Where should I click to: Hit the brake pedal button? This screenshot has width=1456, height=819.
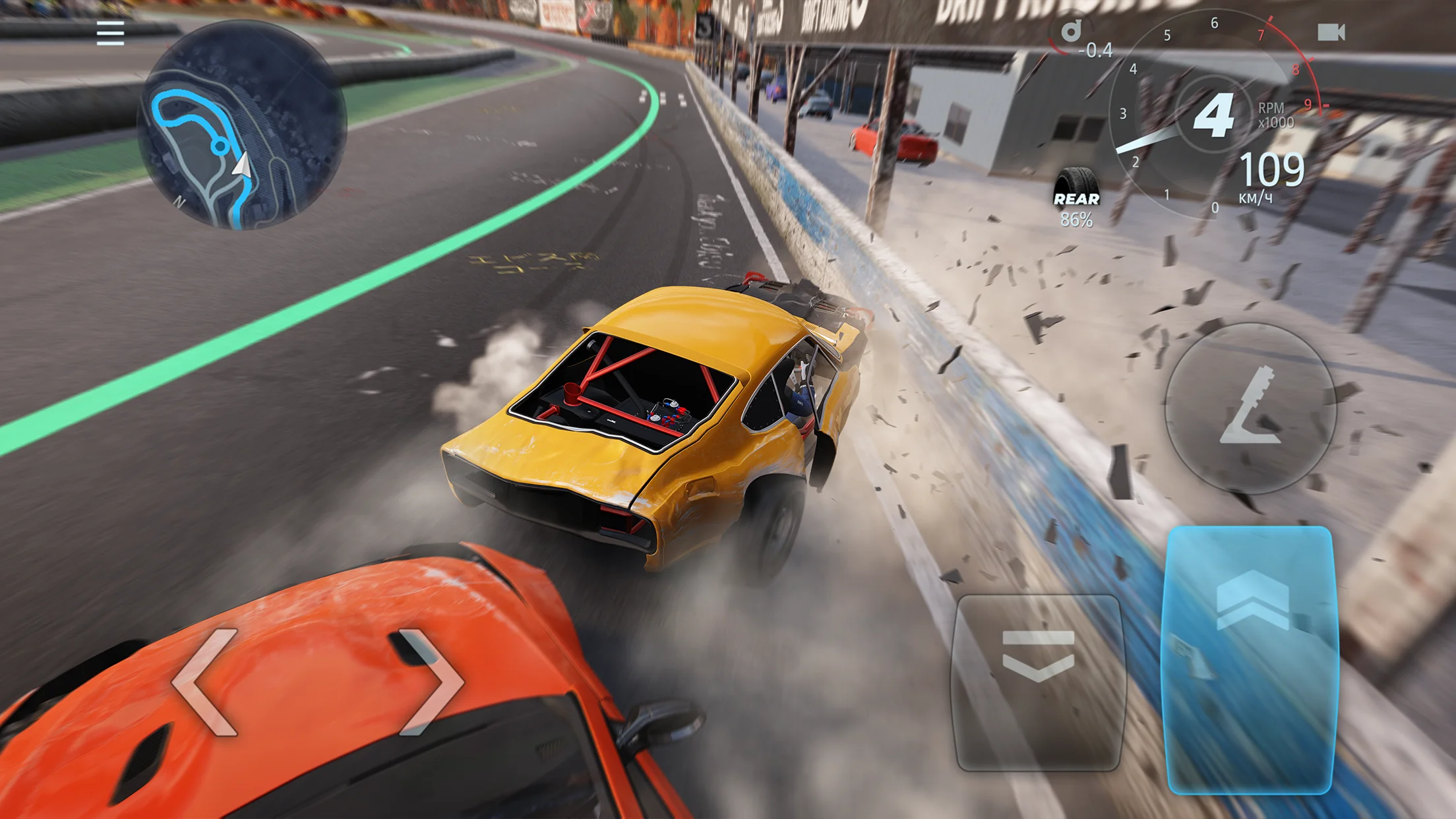pos(1038,682)
